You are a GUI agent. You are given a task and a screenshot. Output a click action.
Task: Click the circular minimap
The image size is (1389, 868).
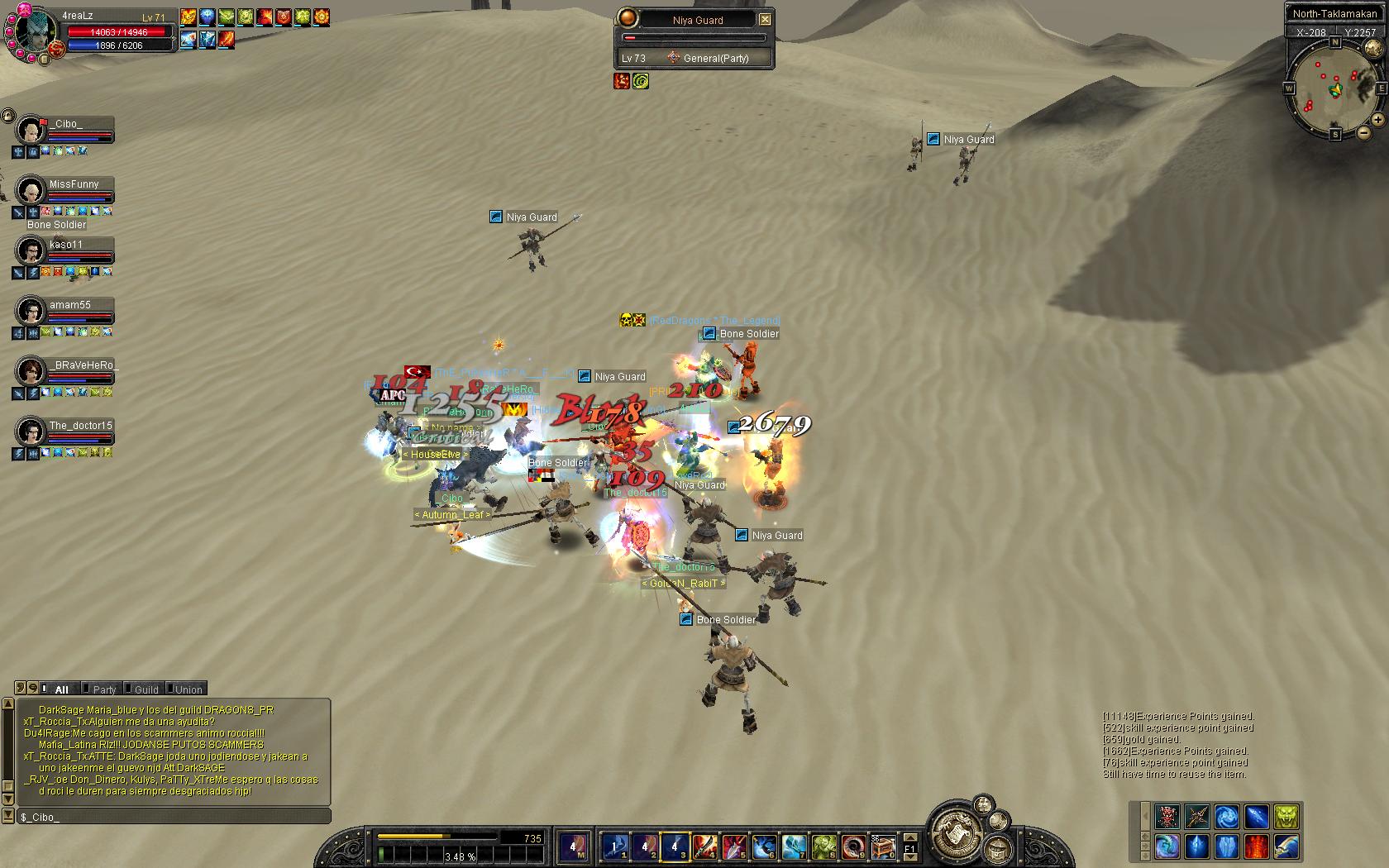pos(1331,89)
